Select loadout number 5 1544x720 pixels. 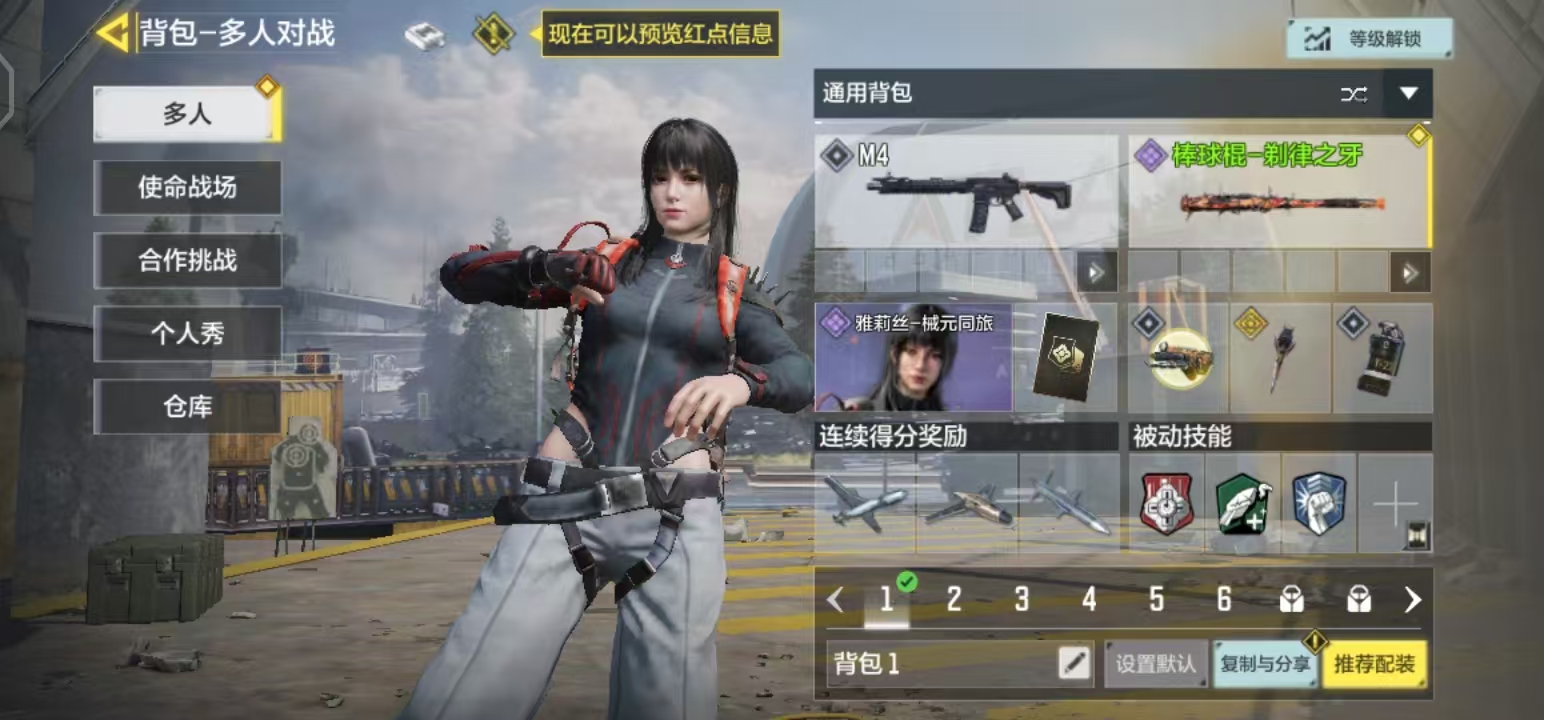[x=1156, y=599]
